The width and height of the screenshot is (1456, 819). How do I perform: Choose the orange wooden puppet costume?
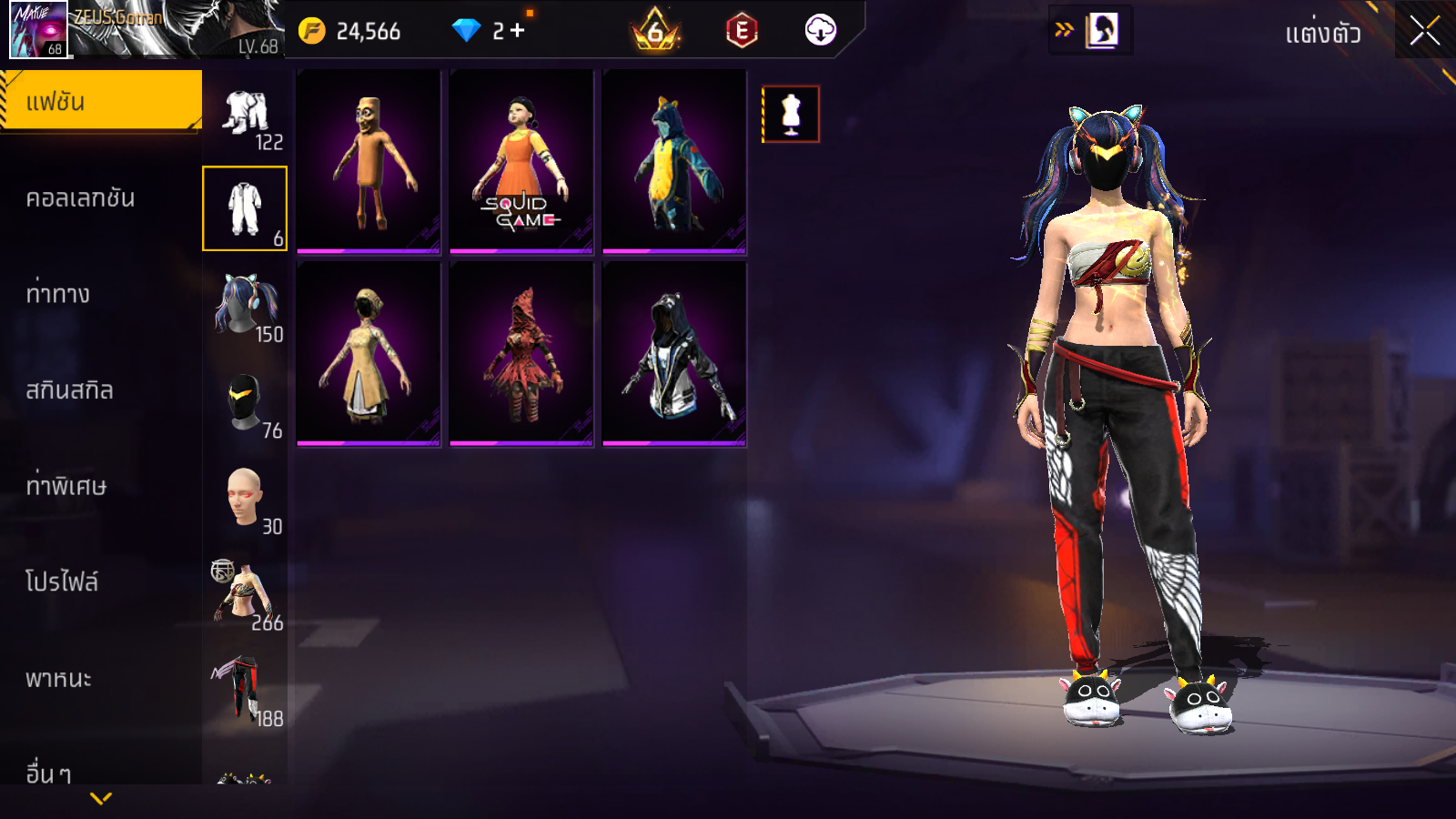tap(369, 162)
